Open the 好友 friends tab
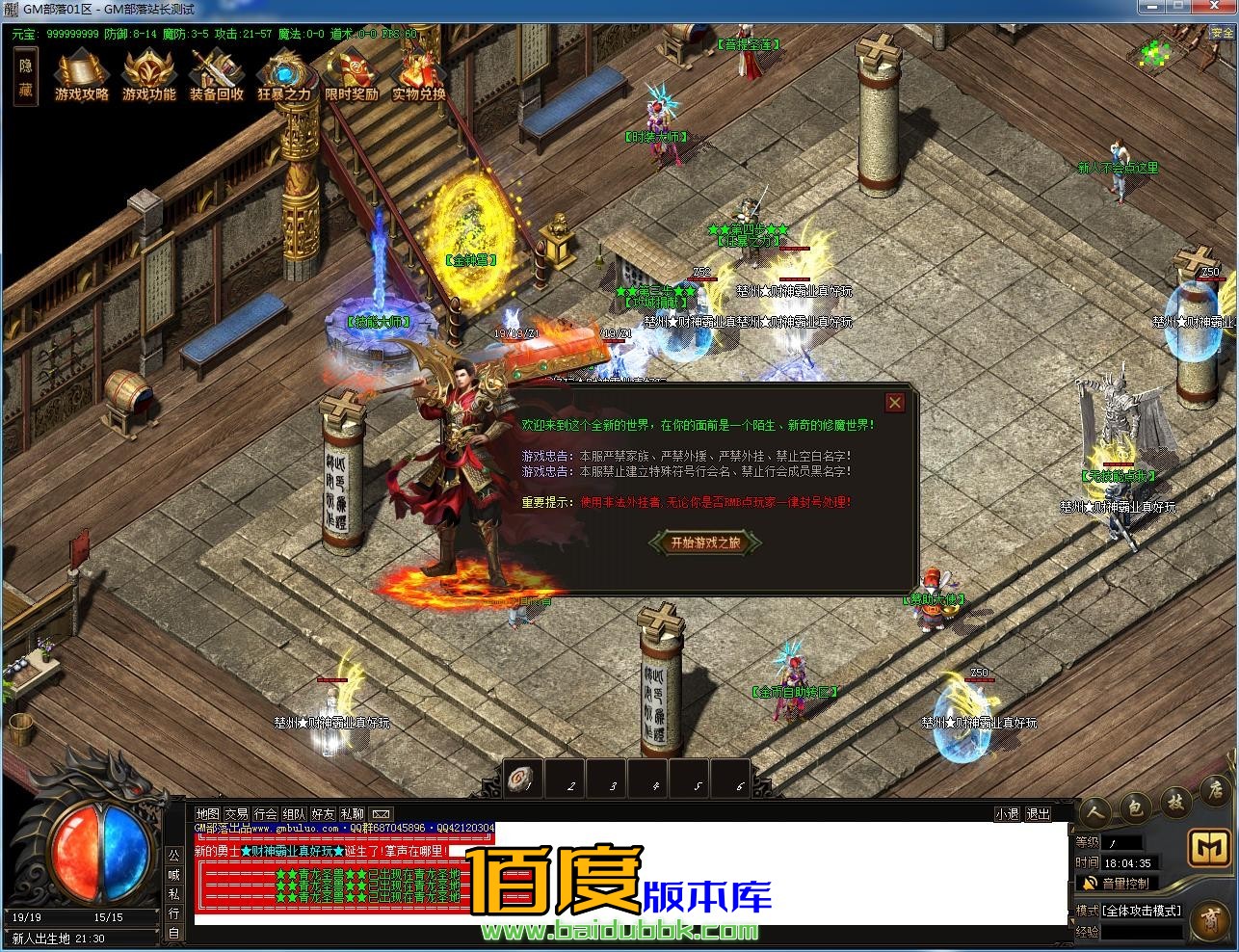1239x952 pixels. (x=324, y=814)
